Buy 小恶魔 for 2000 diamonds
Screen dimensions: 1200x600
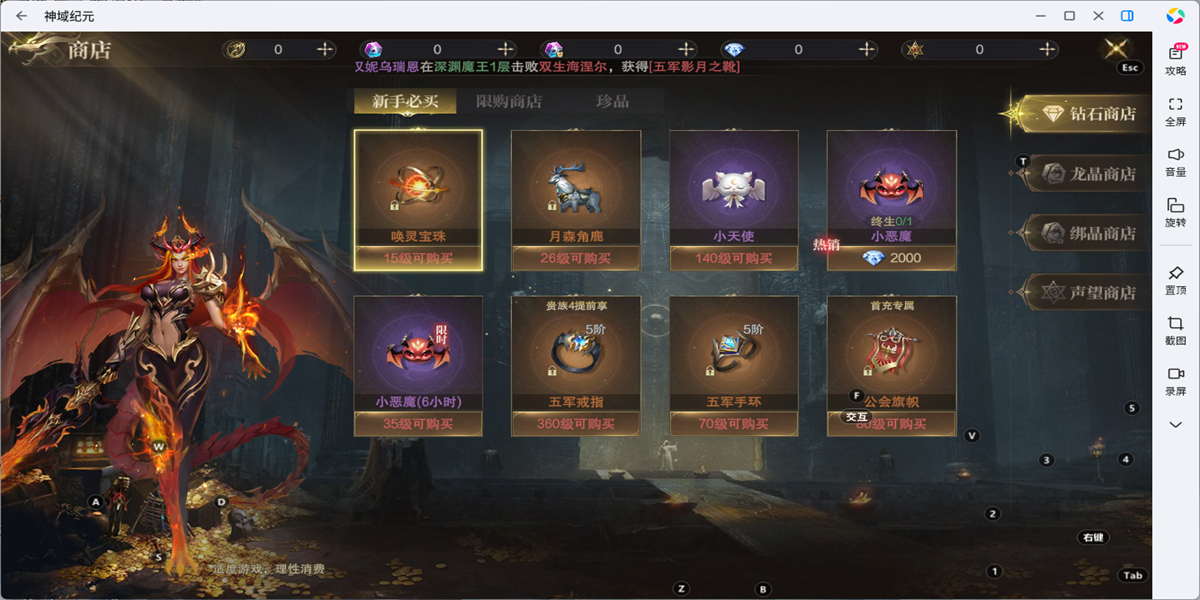pyautogui.click(x=891, y=258)
